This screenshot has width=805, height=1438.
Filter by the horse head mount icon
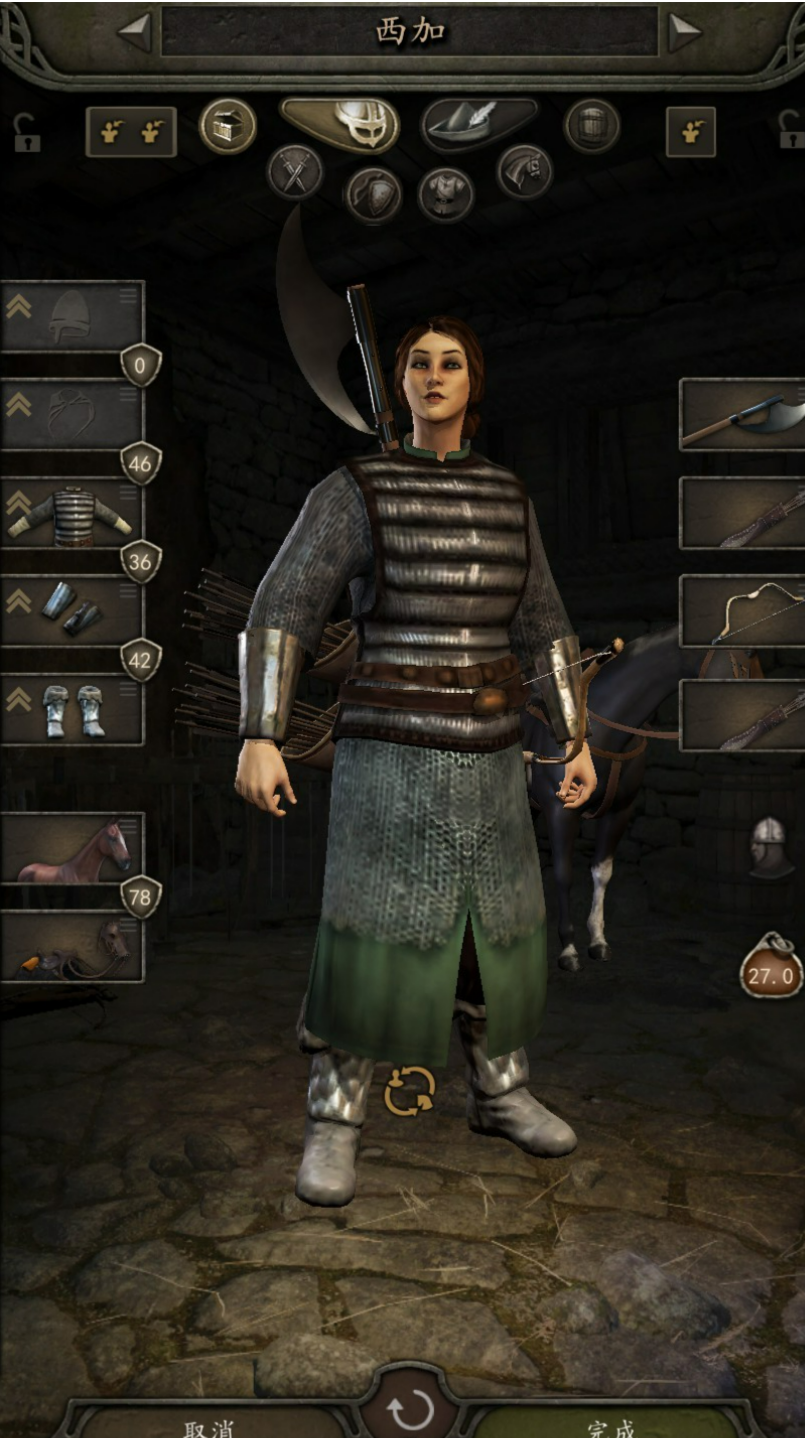(x=524, y=172)
